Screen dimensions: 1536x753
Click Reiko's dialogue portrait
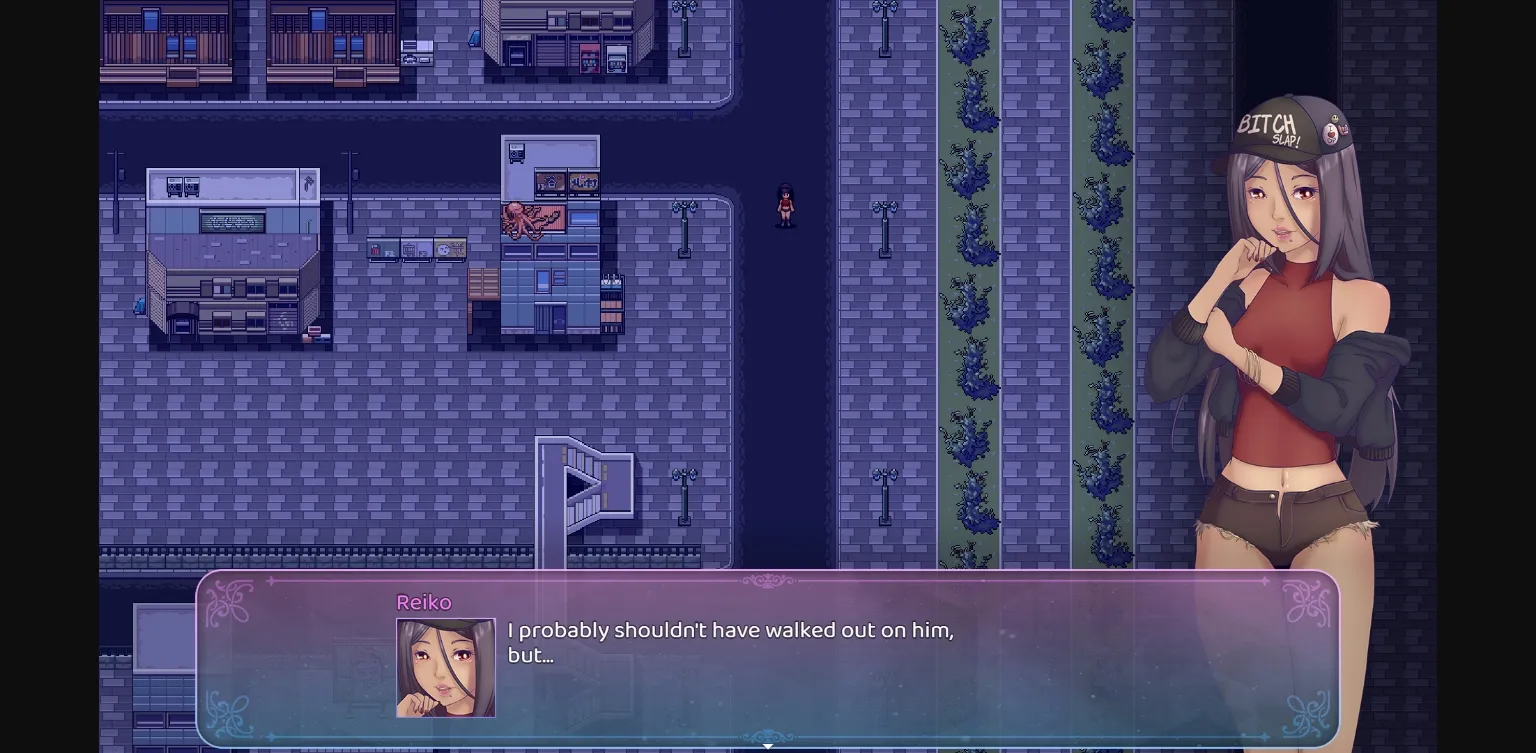[445, 668]
